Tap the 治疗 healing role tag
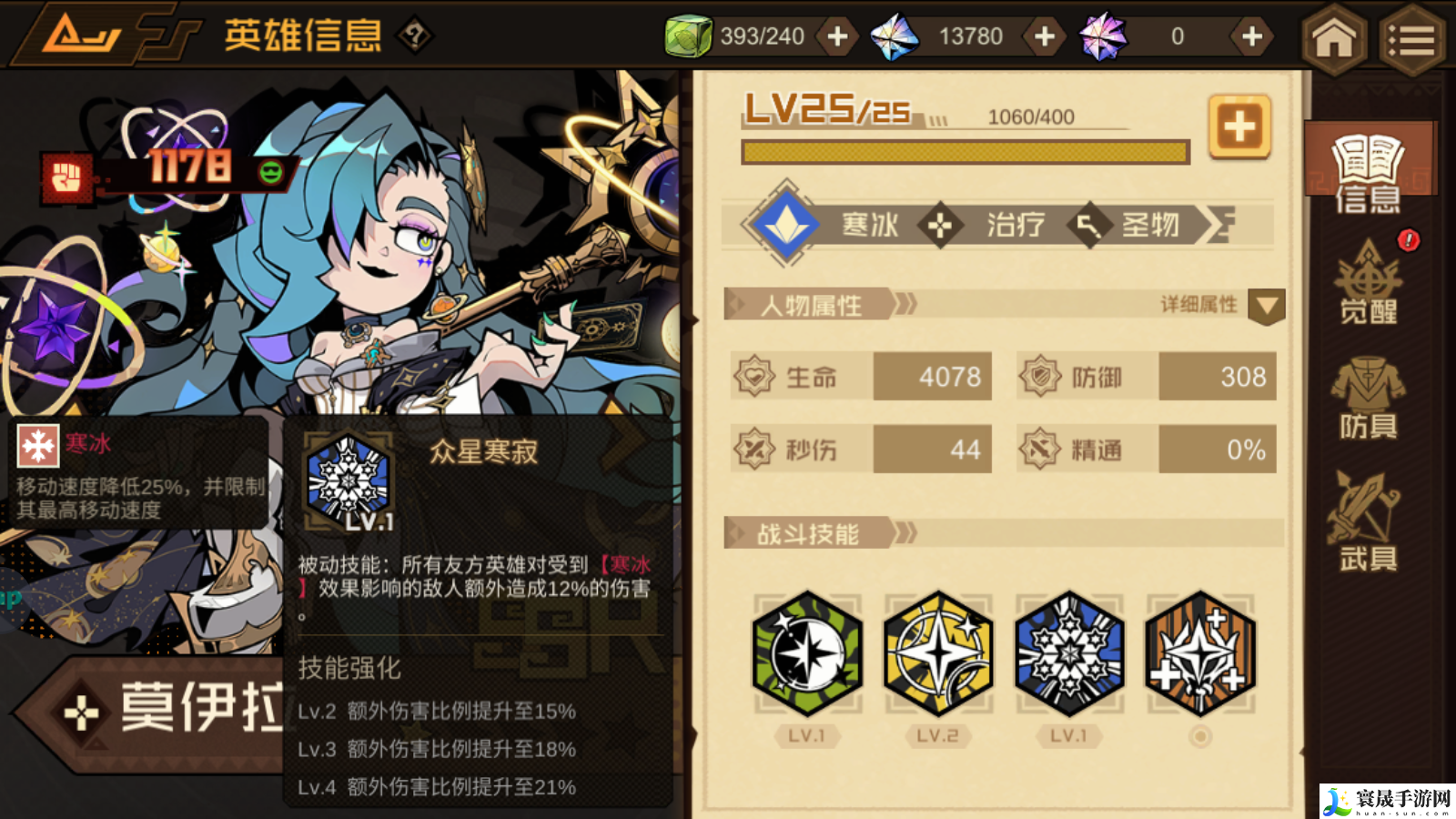Screen dimensions: 1456x819 [x=1014, y=225]
